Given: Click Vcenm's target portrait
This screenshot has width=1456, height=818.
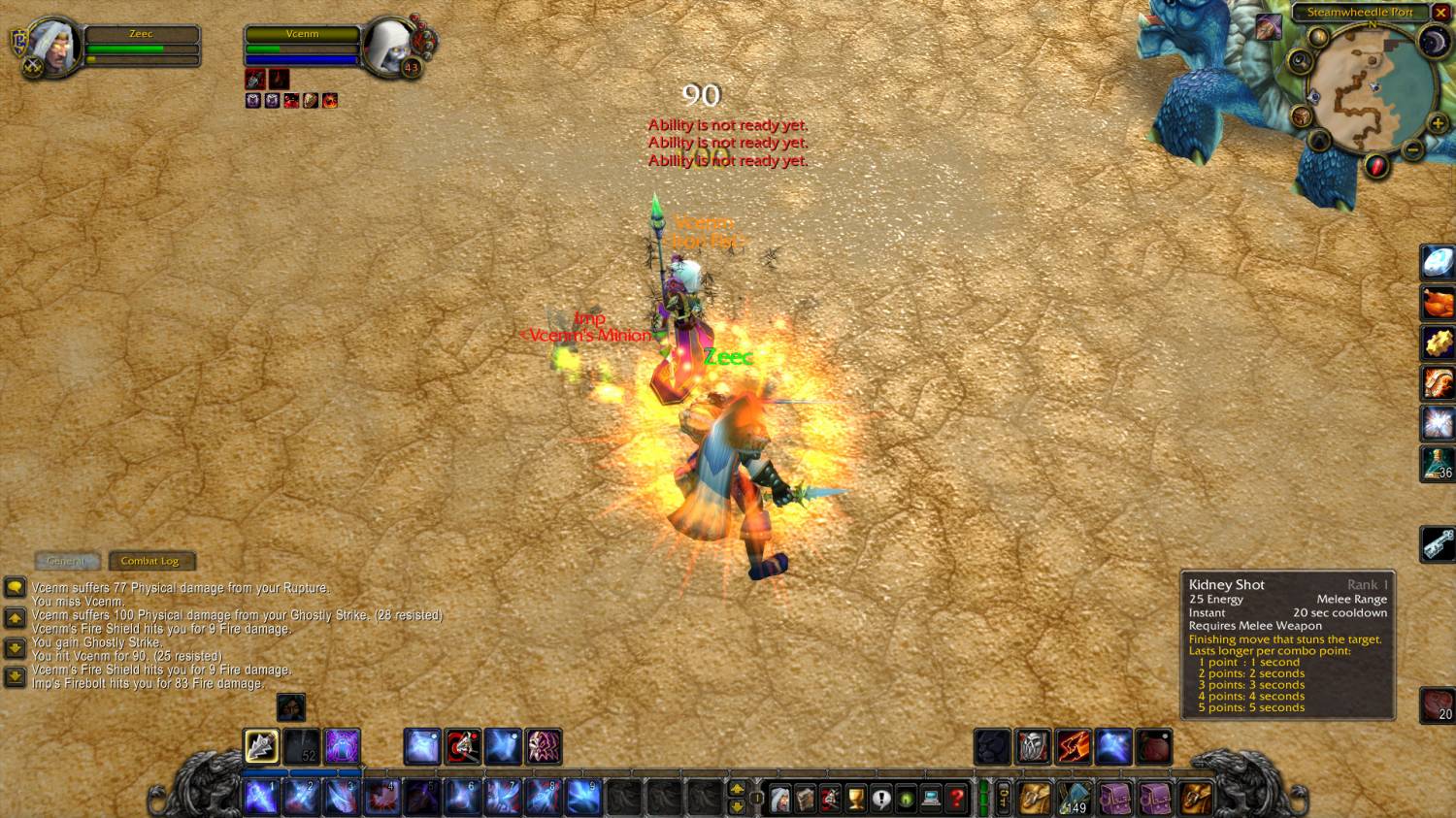Looking at the screenshot, I should pos(390,46).
